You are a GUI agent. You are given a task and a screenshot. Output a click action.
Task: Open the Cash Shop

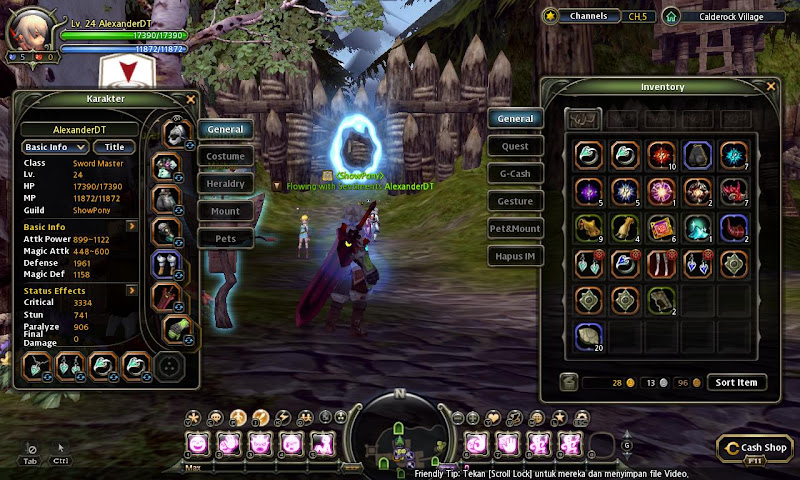pyautogui.click(x=756, y=448)
